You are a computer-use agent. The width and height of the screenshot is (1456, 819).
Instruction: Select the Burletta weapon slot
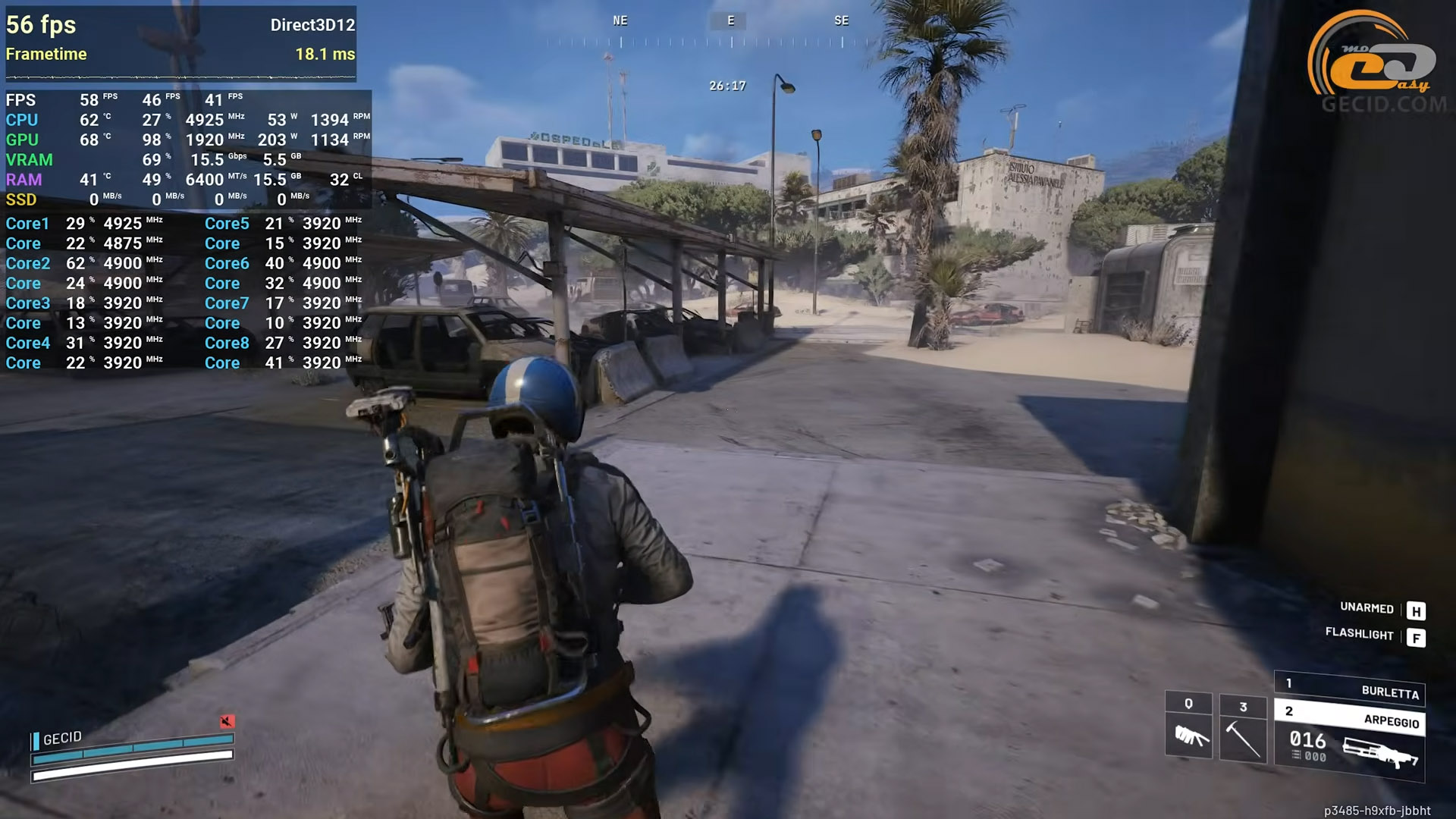coord(1350,689)
